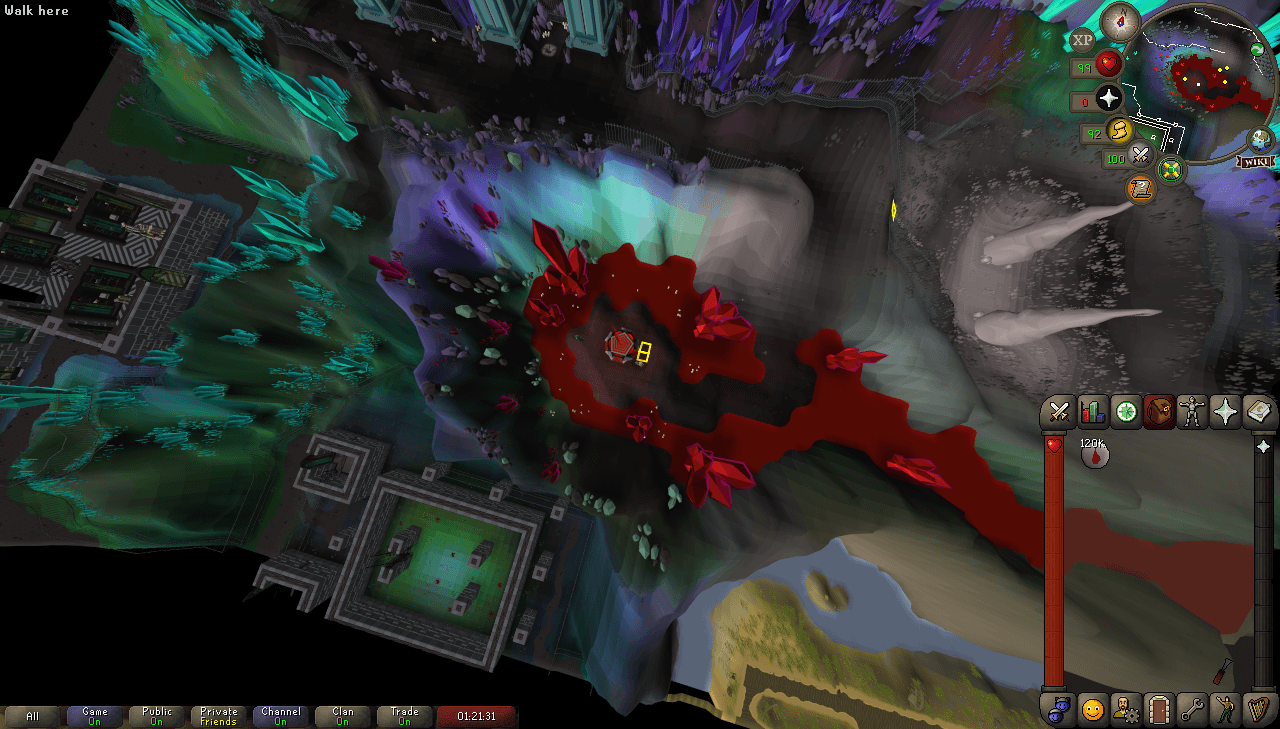The width and height of the screenshot is (1280, 729).
Task: Open the Inventory tab
Action: click(x=1159, y=412)
